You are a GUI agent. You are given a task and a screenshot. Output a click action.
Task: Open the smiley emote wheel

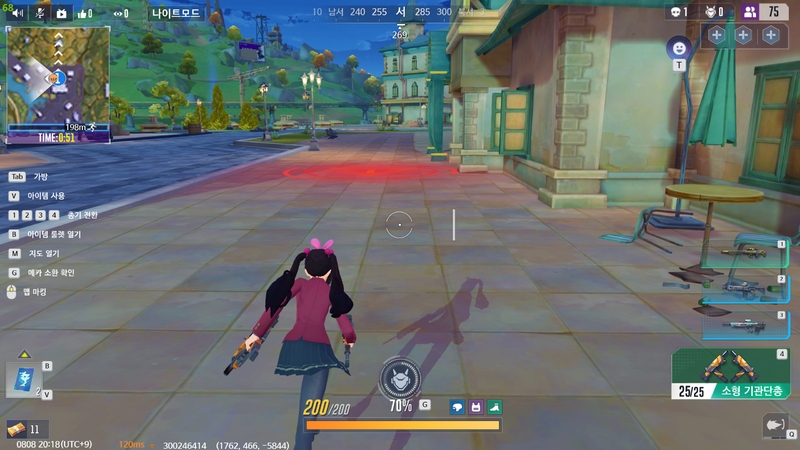[679, 47]
